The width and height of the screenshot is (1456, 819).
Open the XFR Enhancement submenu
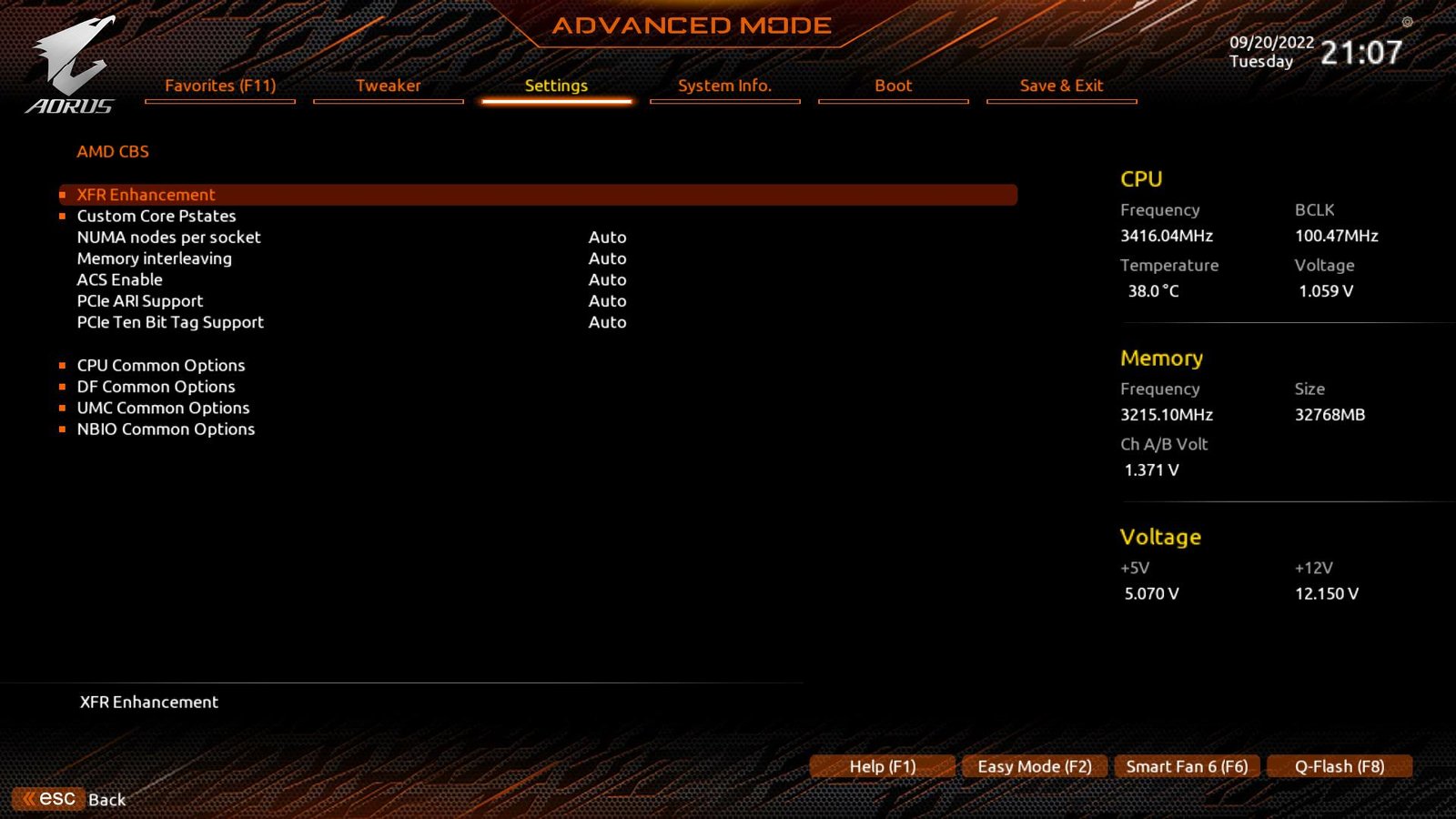[146, 194]
